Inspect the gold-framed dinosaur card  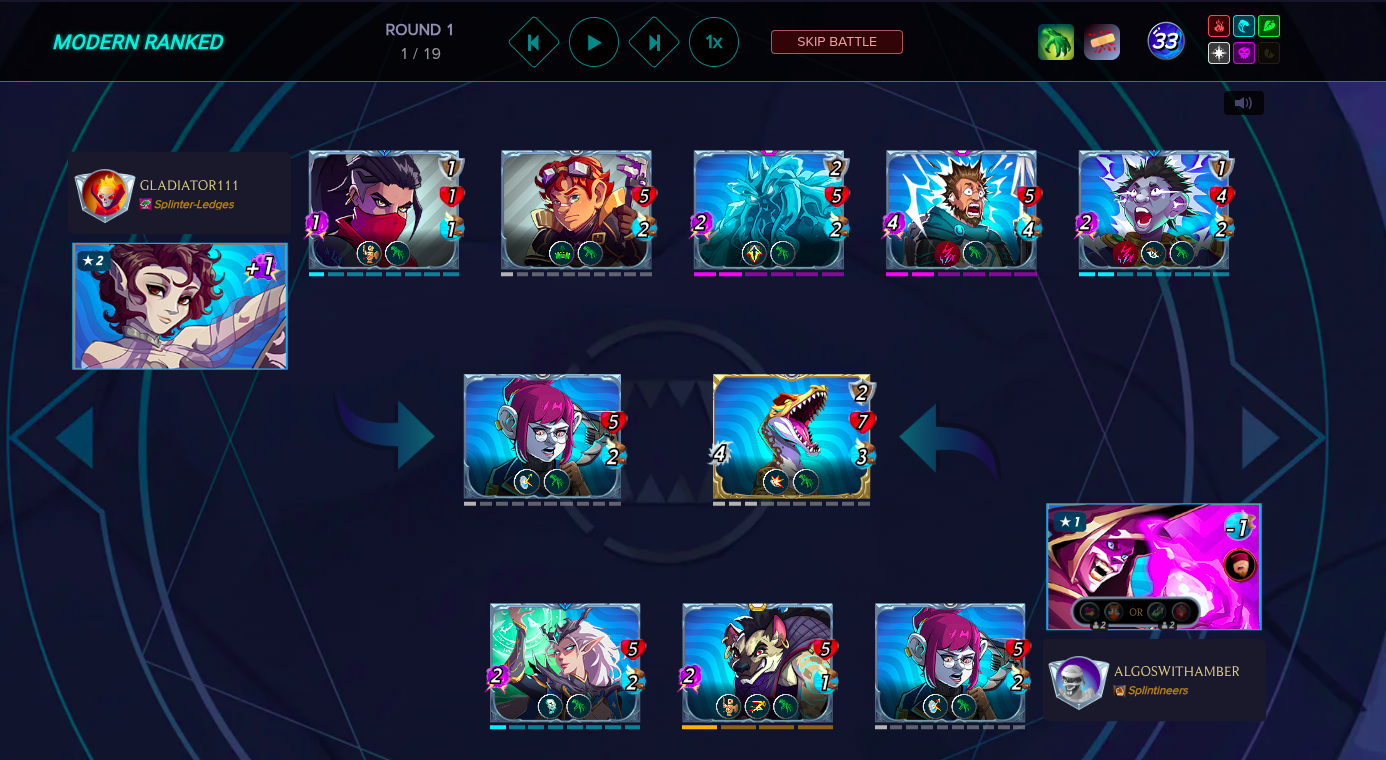[791, 437]
